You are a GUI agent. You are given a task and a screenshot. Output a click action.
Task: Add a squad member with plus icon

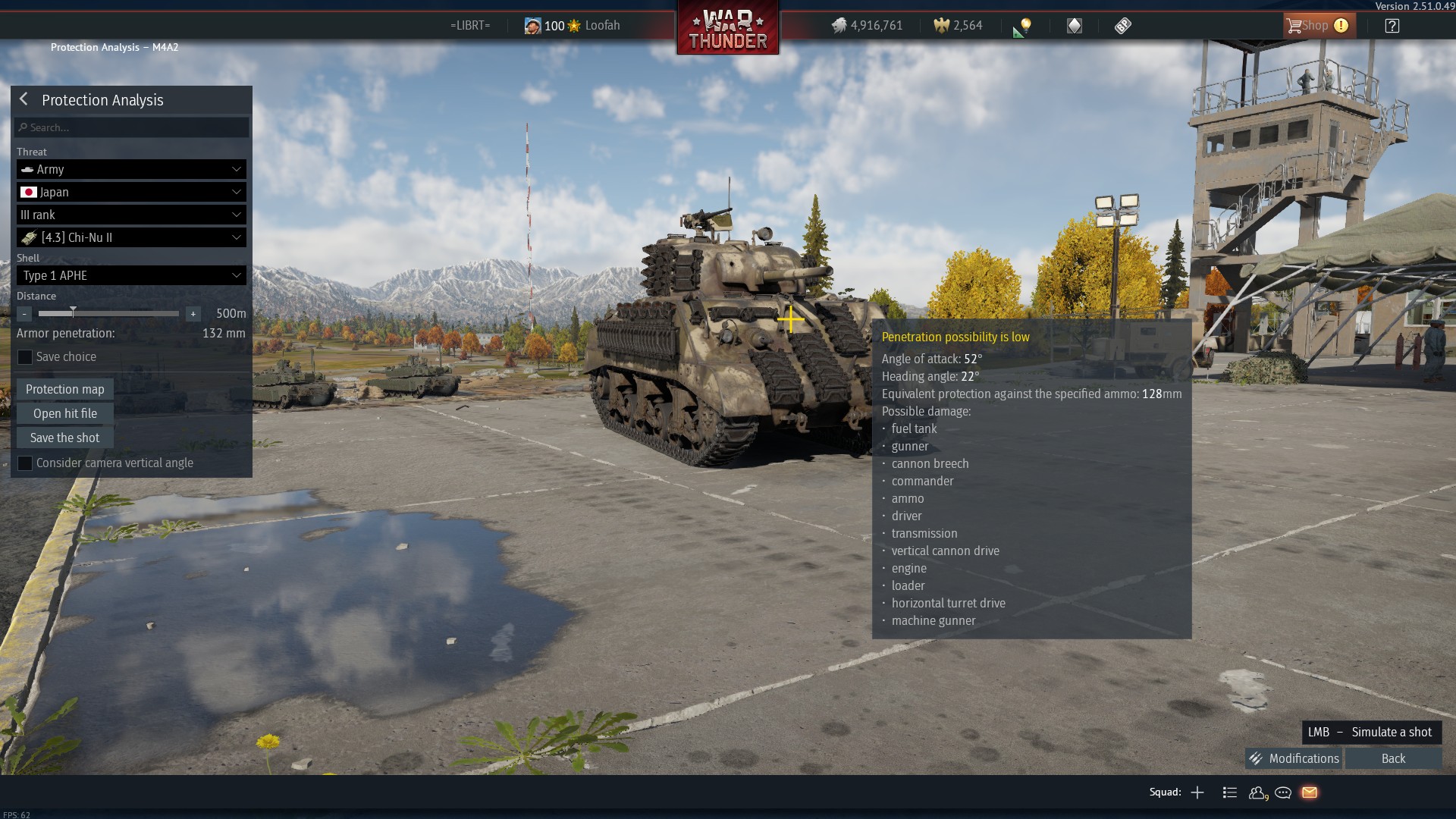1197,792
